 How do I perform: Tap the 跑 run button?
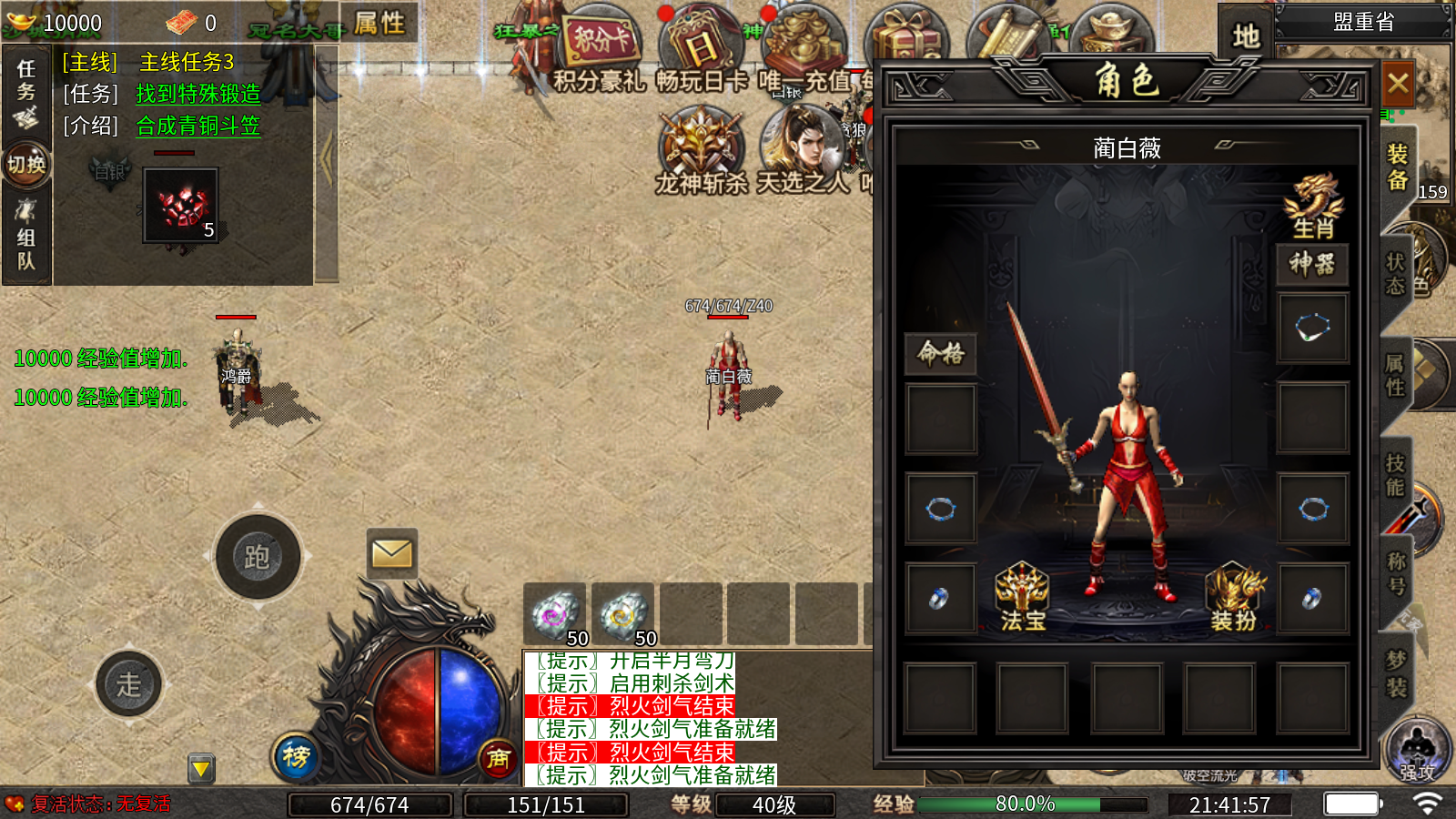point(258,556)
